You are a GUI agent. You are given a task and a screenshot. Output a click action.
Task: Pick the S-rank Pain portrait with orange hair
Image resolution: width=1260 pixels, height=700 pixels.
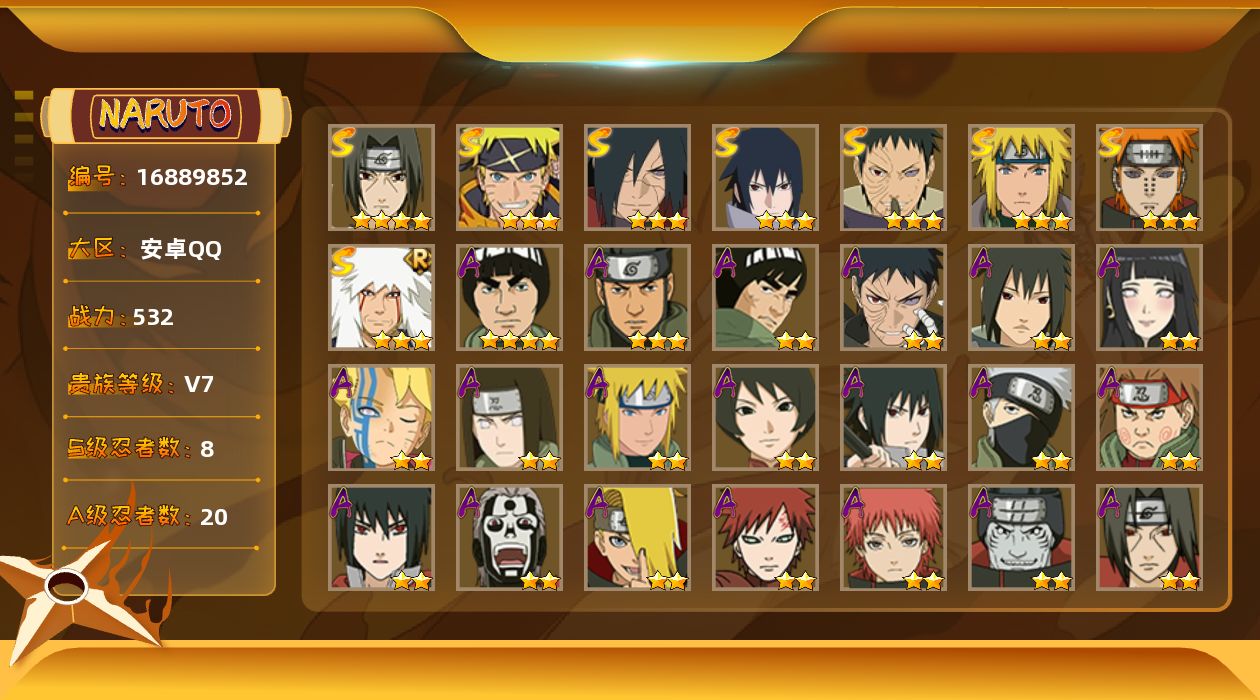coord(1149,178)
